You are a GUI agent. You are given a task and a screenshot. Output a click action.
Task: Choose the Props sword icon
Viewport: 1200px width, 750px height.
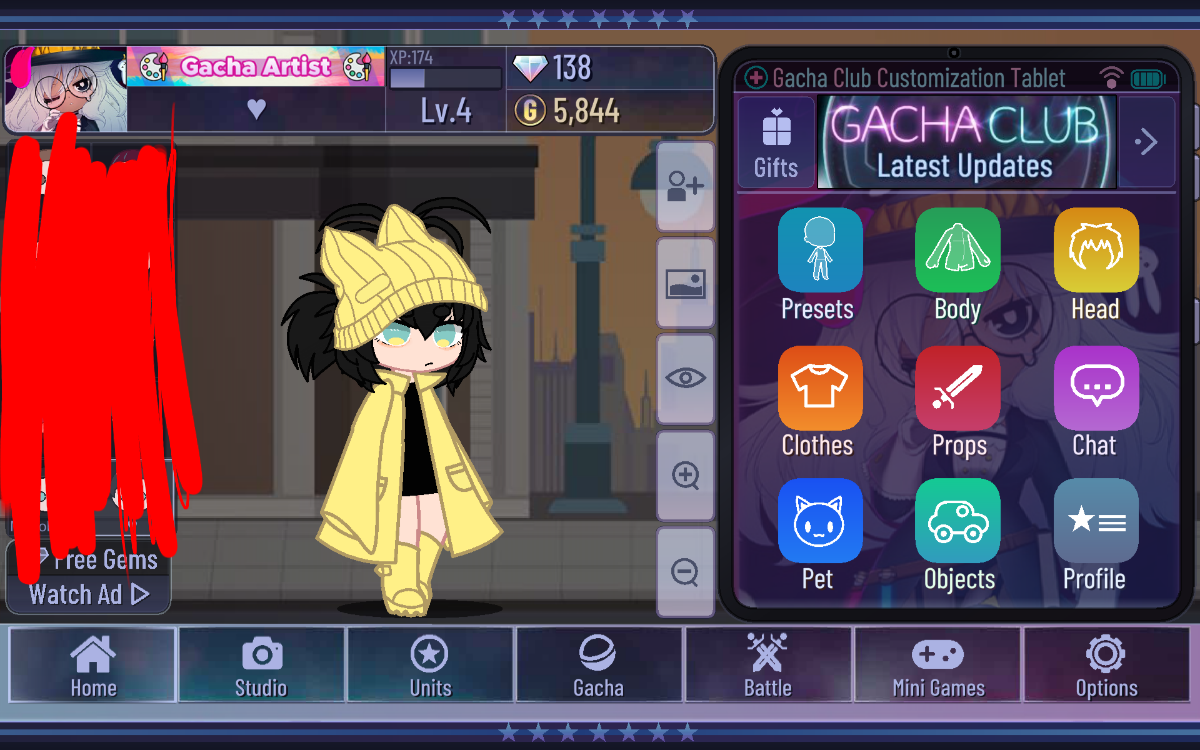pos(957,388)
